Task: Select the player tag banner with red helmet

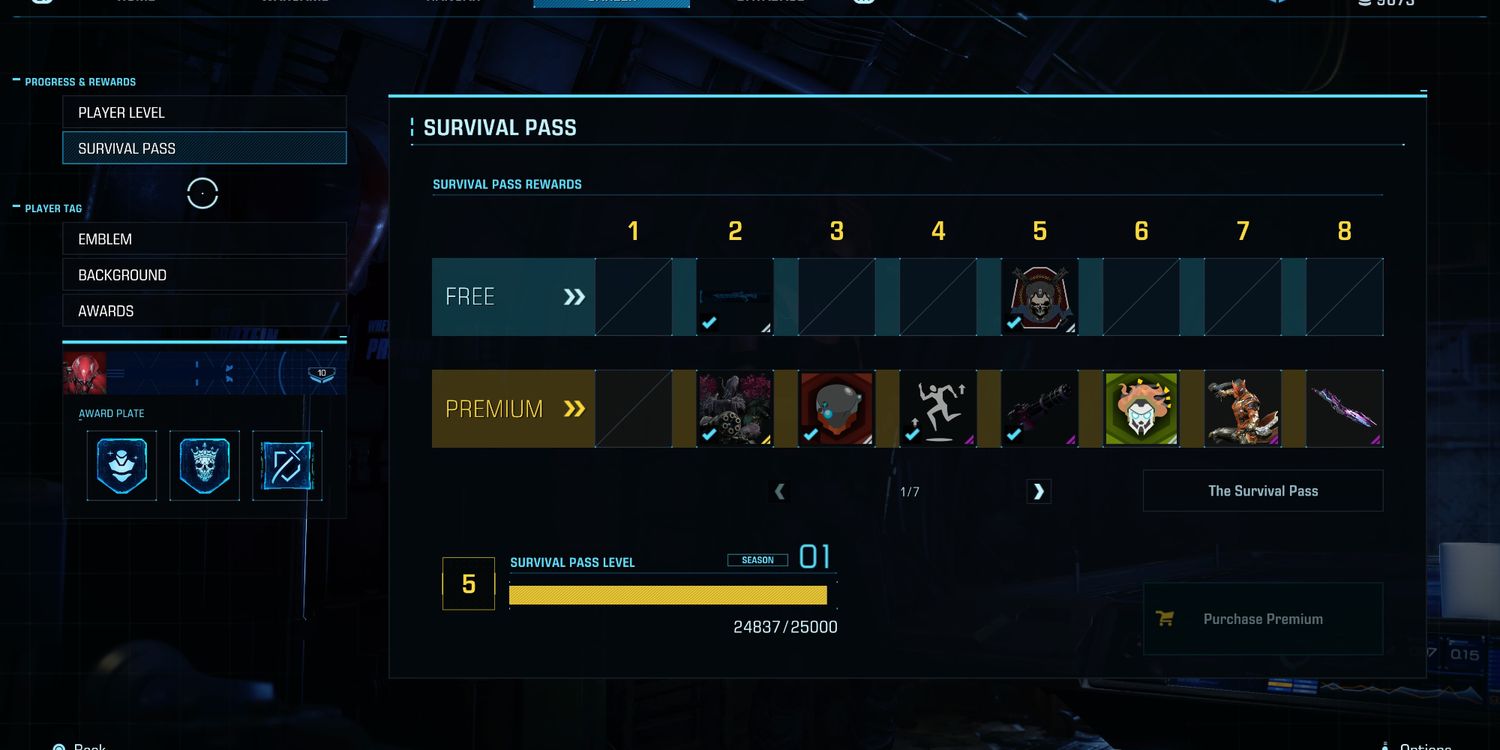Action: [x=204, y=373]
